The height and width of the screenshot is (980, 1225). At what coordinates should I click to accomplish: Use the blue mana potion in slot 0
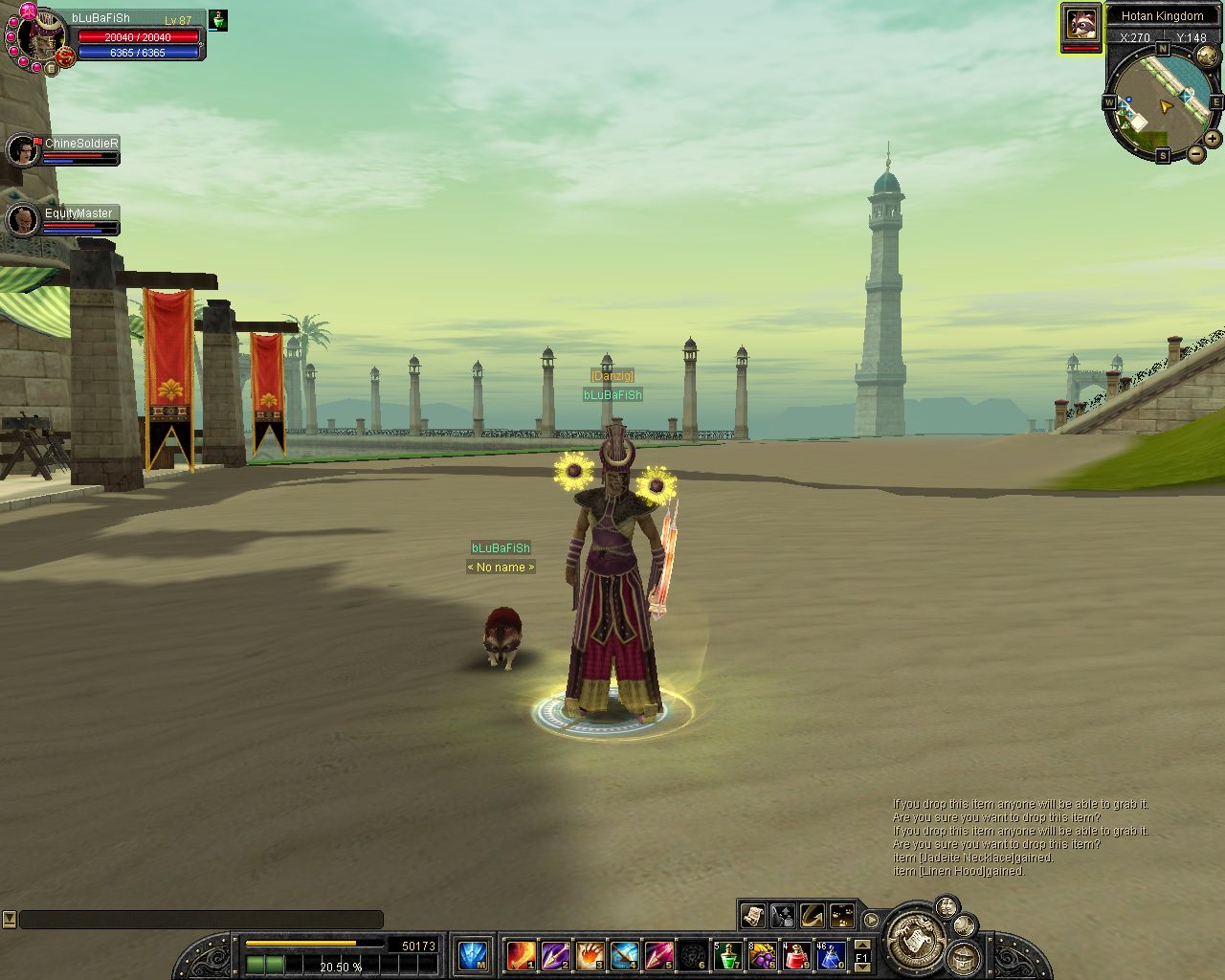(831, 955)
